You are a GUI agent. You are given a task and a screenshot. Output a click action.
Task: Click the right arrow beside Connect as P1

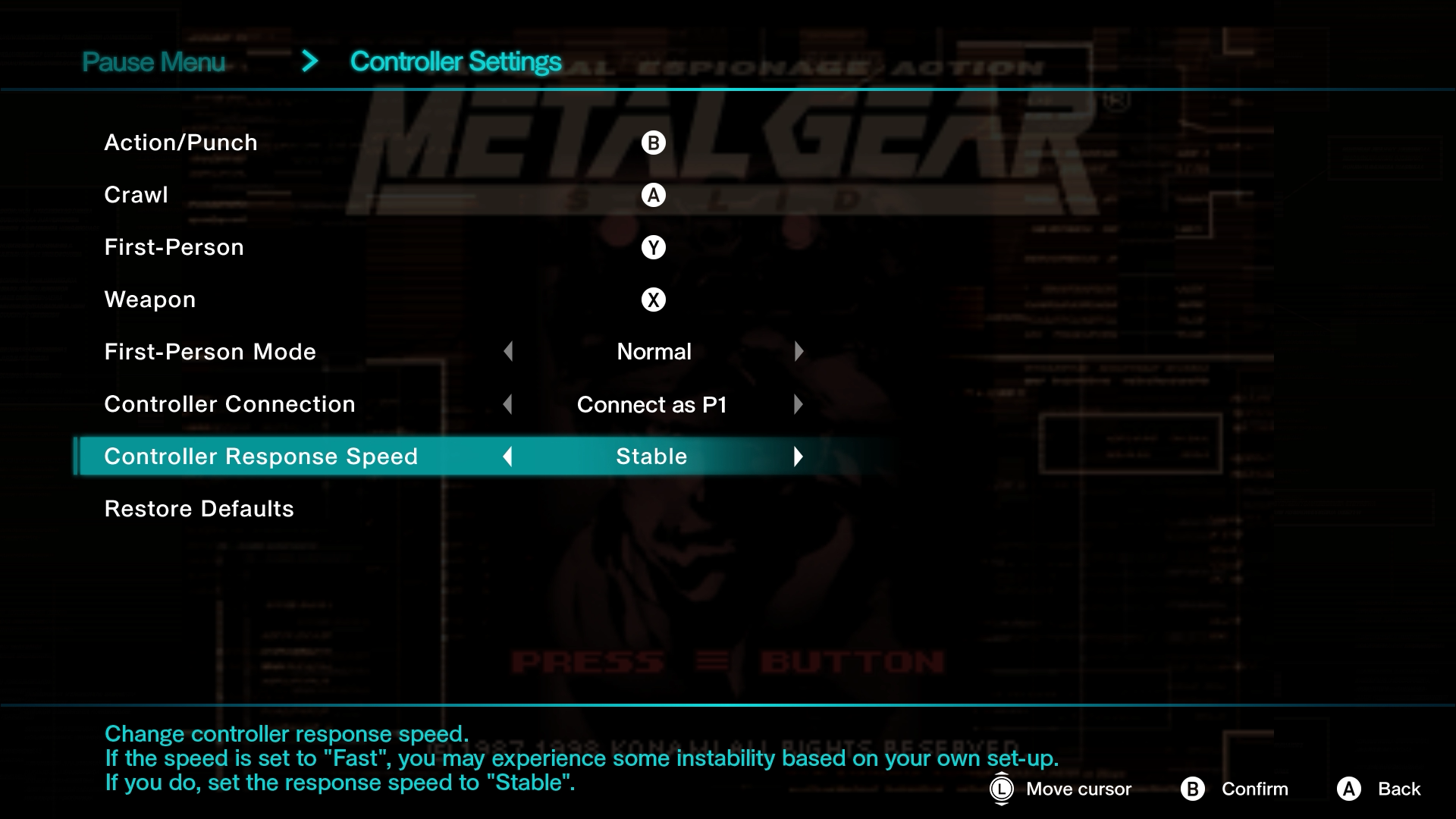coord(799,404)
